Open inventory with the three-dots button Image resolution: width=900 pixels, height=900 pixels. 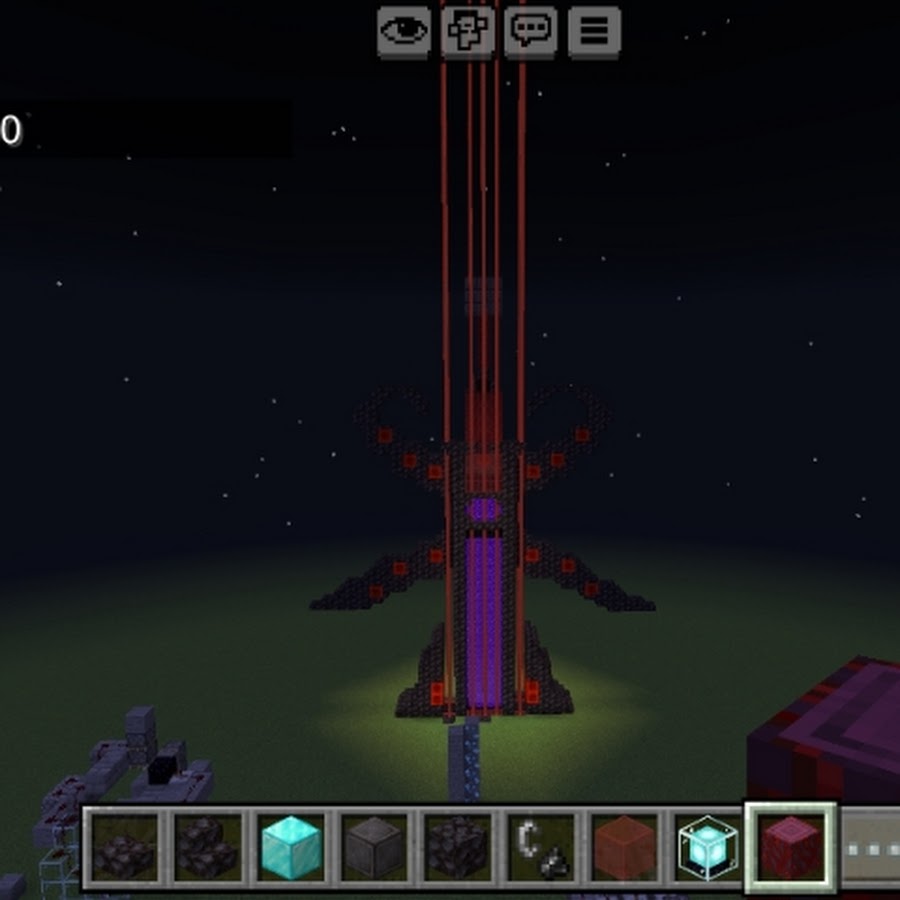(x=870, y=848)
